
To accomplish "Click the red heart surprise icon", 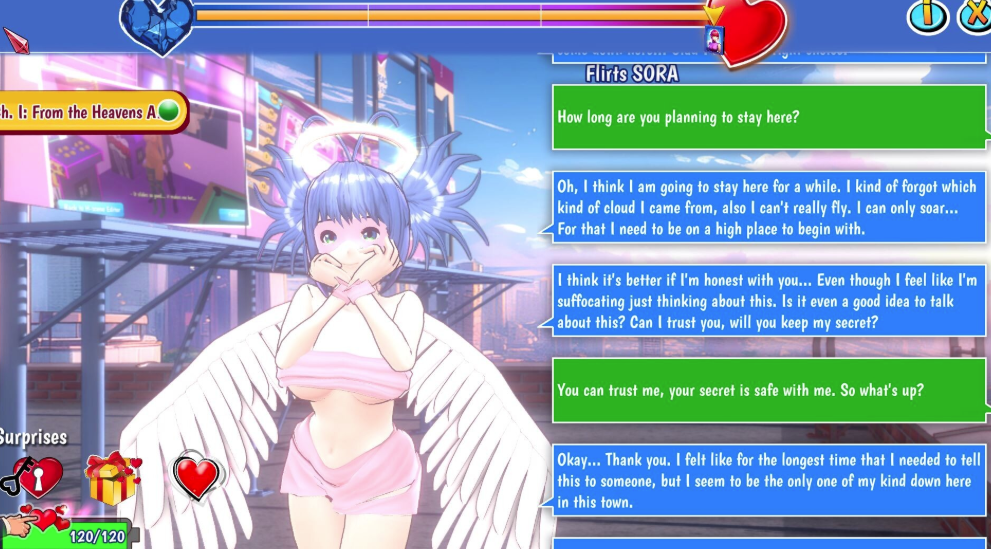I will (196, 477).
